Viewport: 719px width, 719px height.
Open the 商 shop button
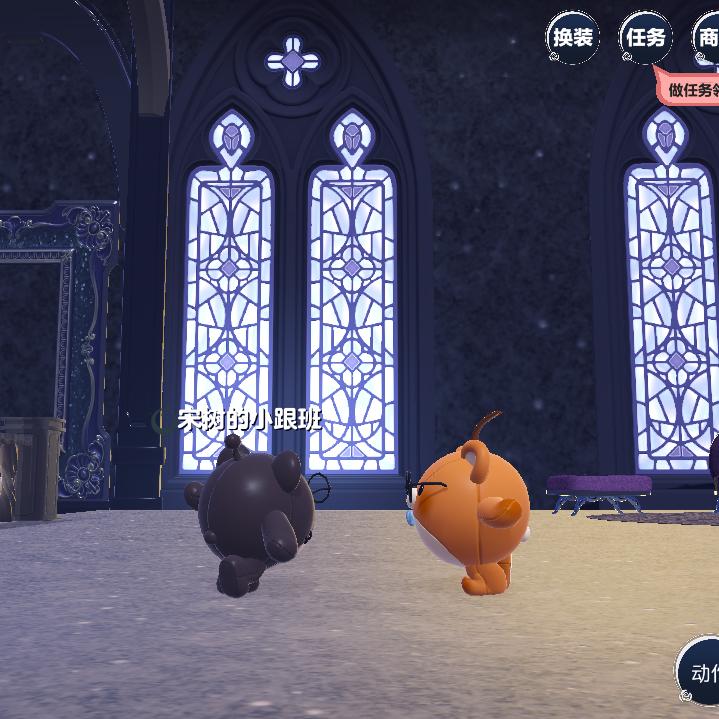click(707, 39)
